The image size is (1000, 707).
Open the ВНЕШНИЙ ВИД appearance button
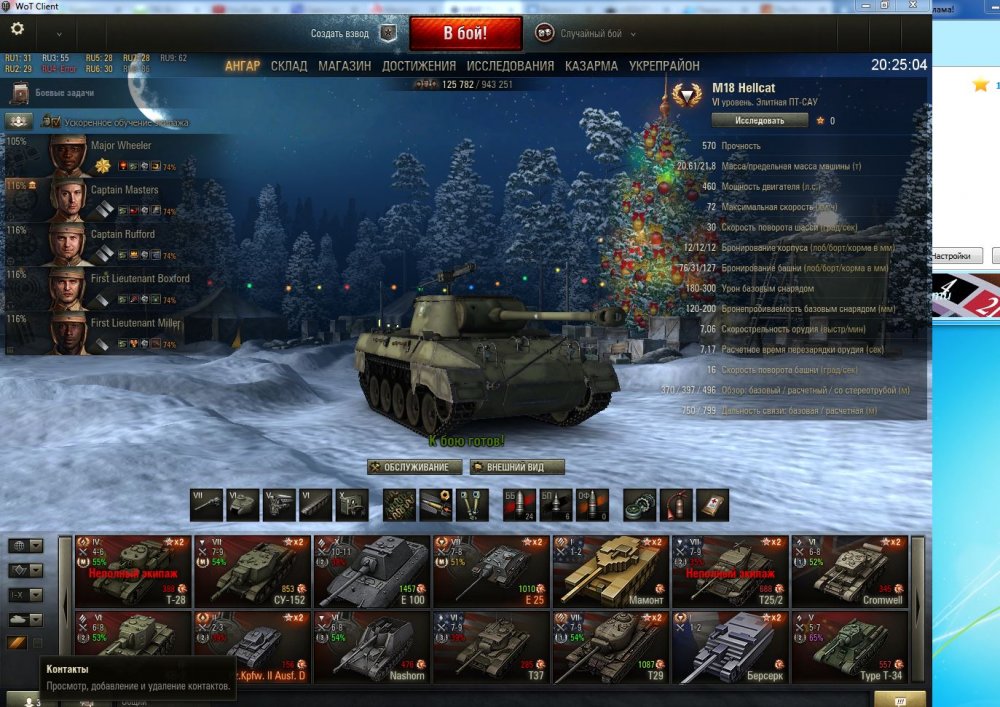point(518,467)
